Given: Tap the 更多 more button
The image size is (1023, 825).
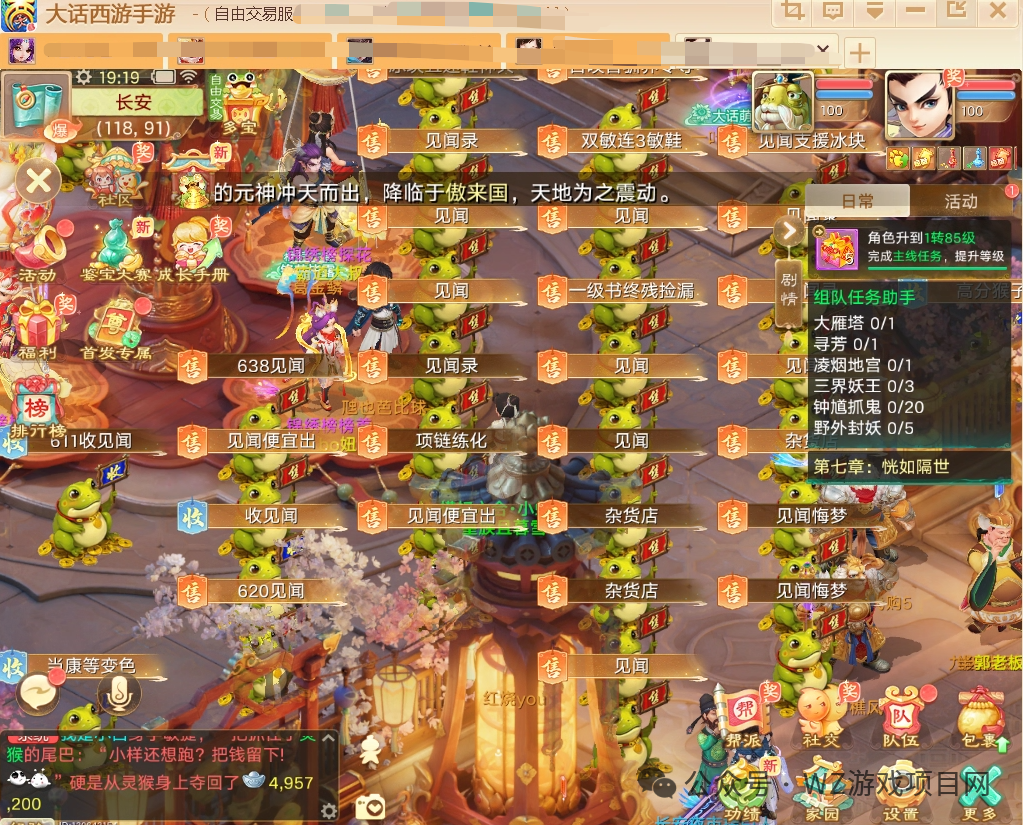Looking at the screenshot, I should tap(980, 790).
